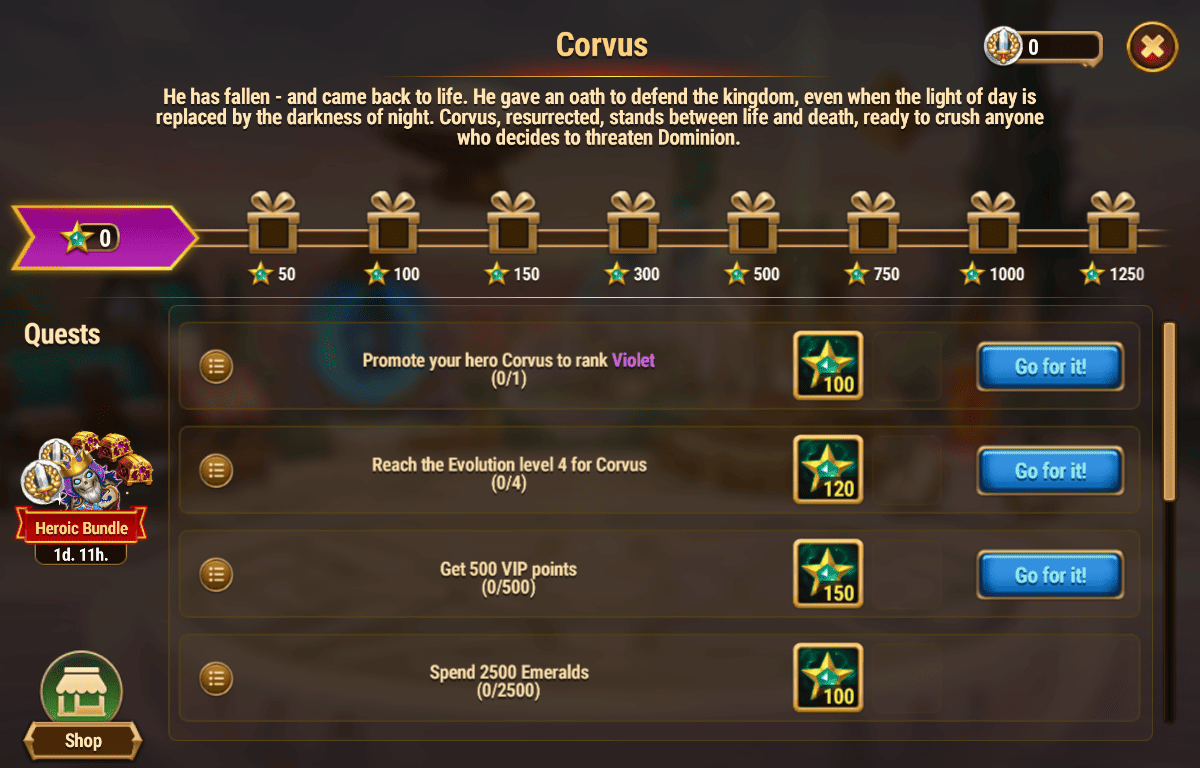Go for the Evolution level 4 quest
Image resolution: width=1200 pixels, height=768 pixels.
[1050, 470]
